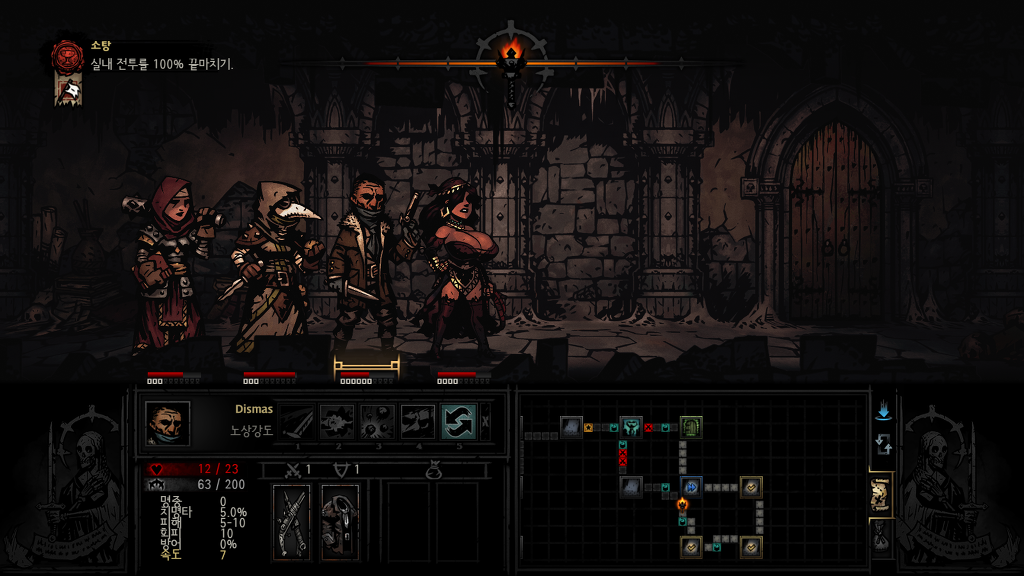
Task: Choose the teal creature room on the map
Action: pos(631,428)
